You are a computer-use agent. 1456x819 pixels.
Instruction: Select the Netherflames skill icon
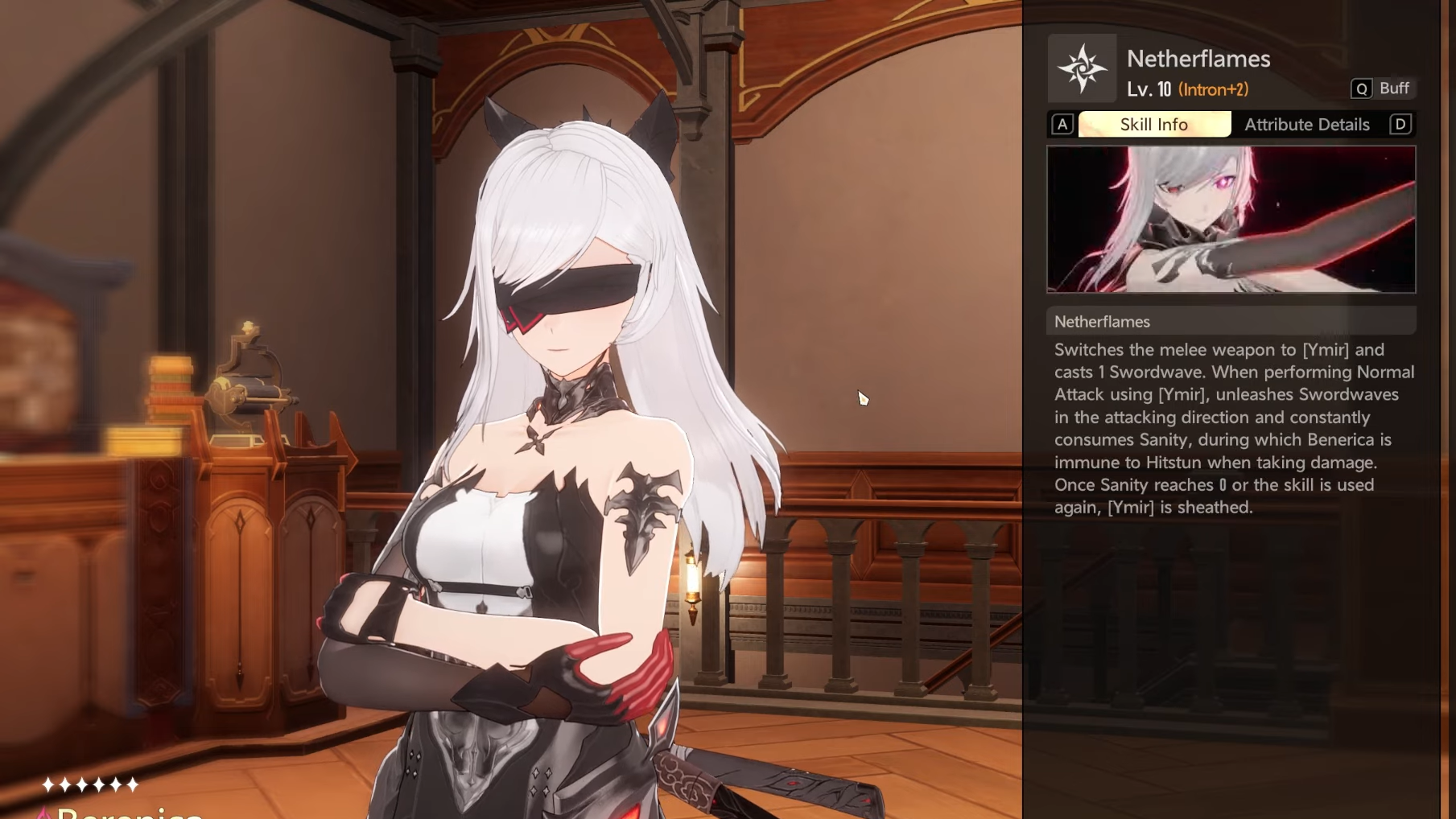pos(1082,68)
